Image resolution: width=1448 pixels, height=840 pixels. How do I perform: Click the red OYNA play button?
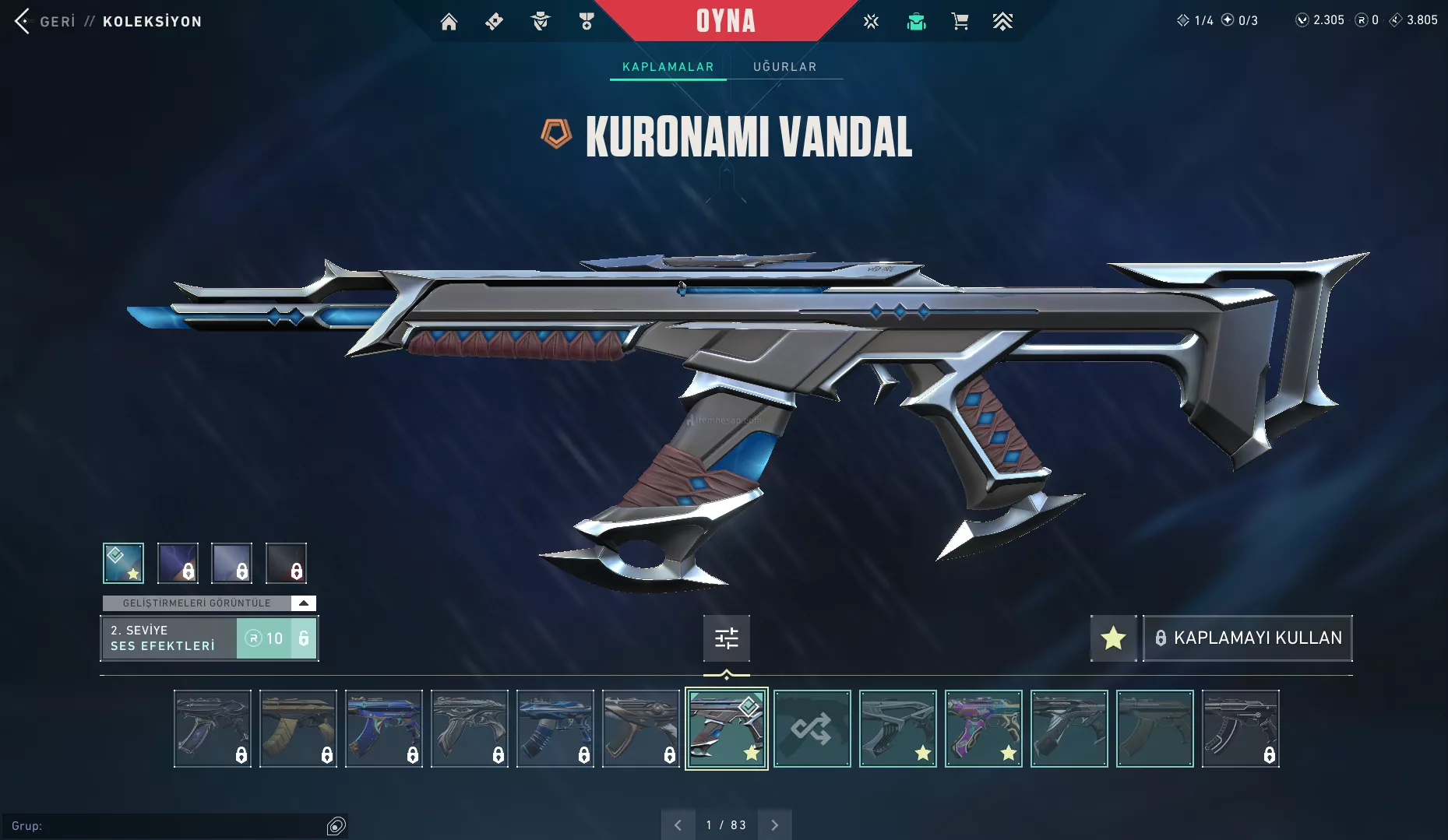coord(725,21)
